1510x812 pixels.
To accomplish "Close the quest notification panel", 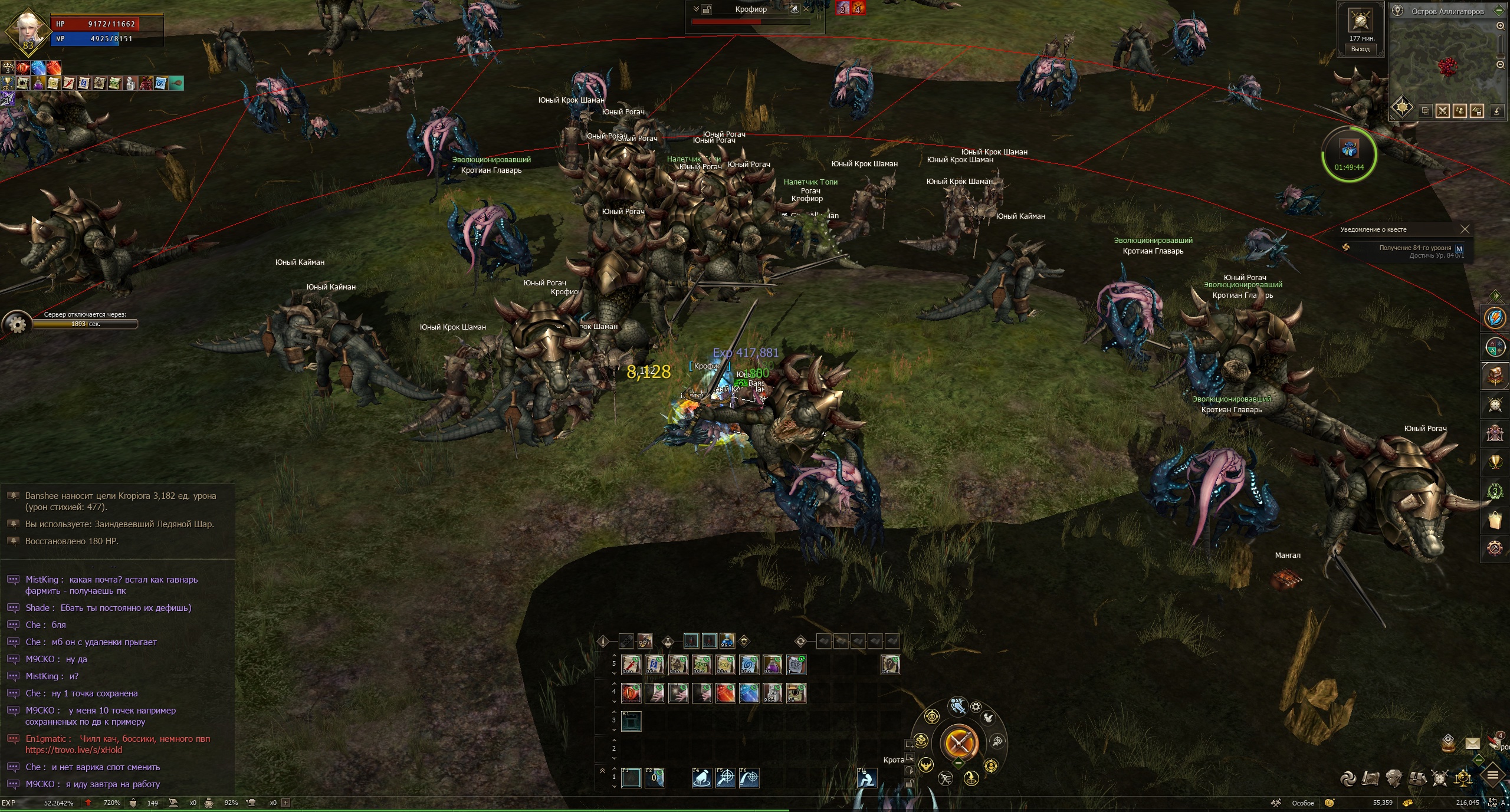I will tap(1465, 229).
